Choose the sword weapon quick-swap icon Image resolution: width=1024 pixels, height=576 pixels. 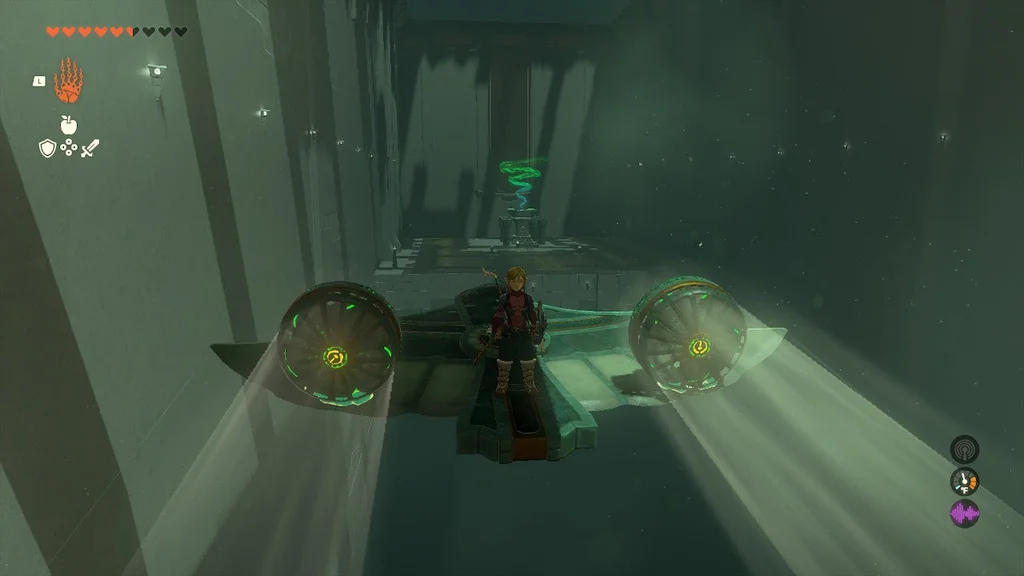91,148
